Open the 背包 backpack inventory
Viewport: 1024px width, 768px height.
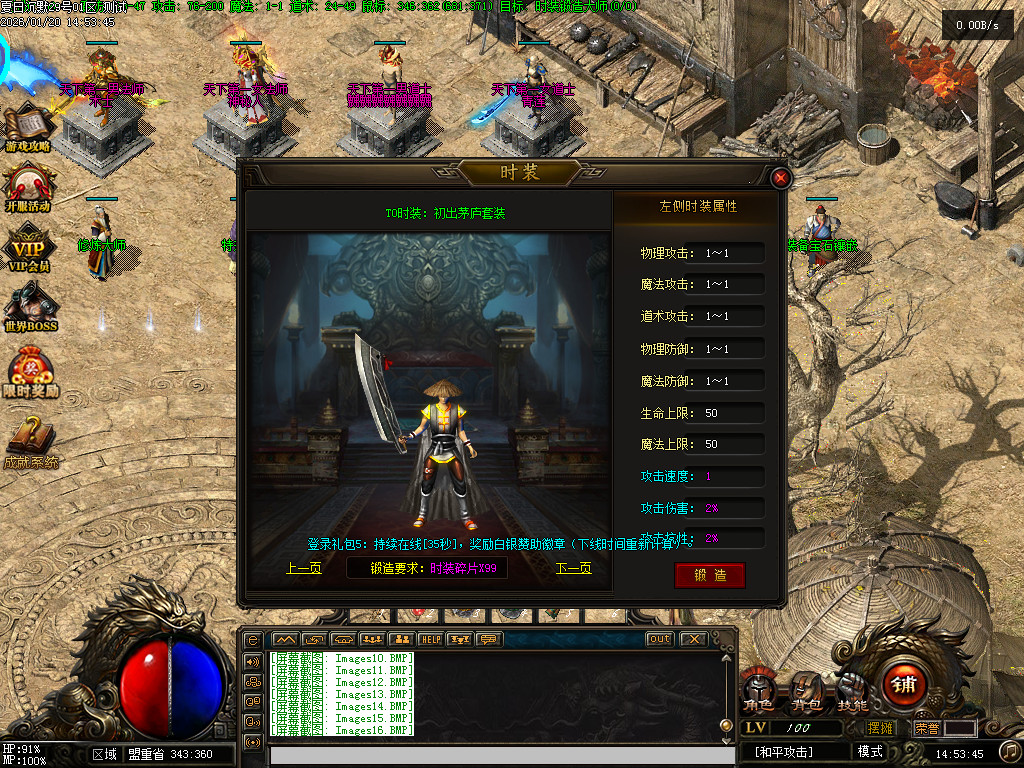(x=806, y=690)
